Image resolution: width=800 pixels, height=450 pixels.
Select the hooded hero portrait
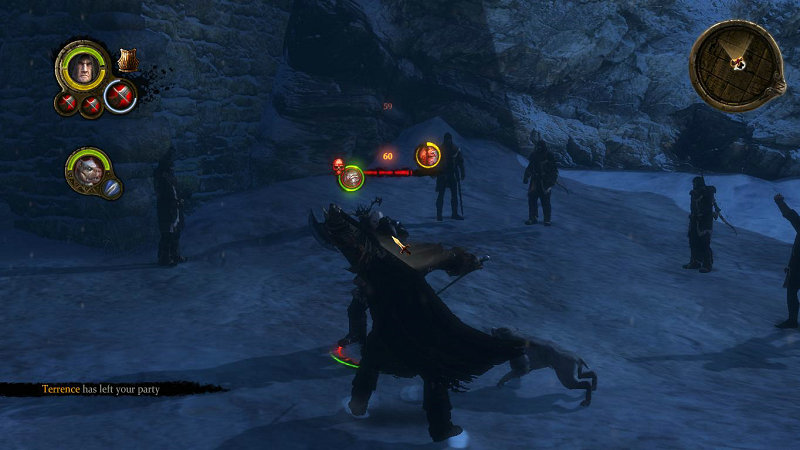pos(82,66)
